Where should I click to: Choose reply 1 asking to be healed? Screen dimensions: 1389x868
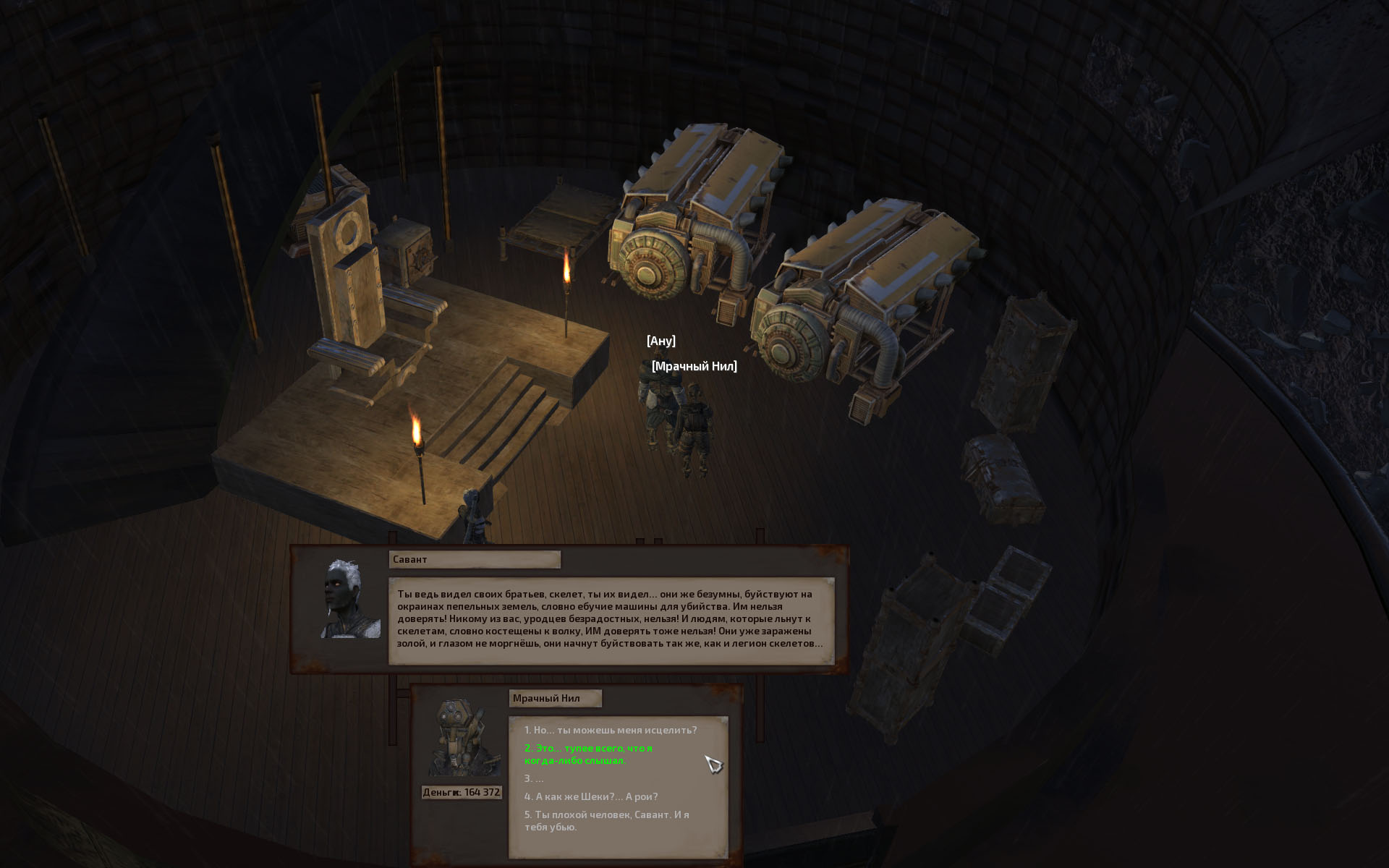pyautogui.click(x=611, y=730)
